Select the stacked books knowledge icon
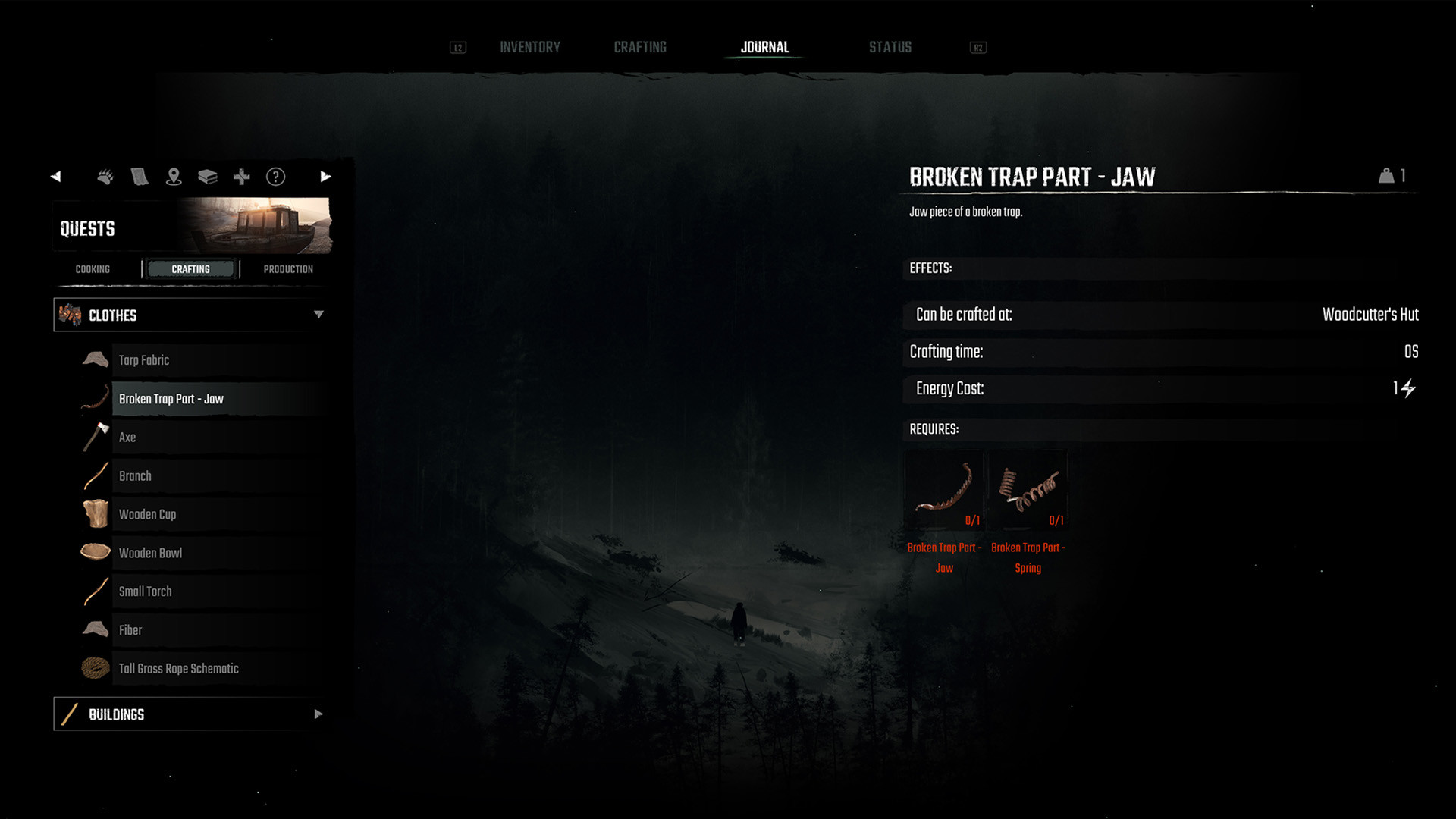This screenshot has height=819, width=1456. point(208,177)
